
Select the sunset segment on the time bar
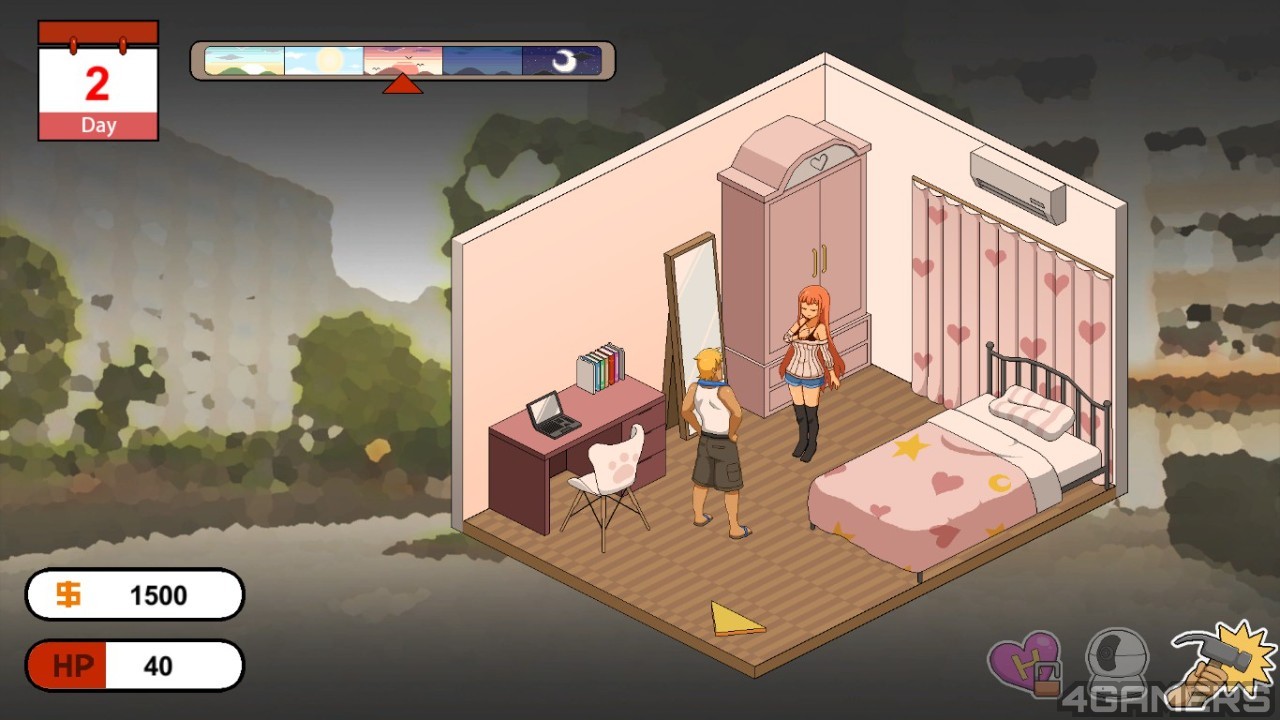(403, 61)
